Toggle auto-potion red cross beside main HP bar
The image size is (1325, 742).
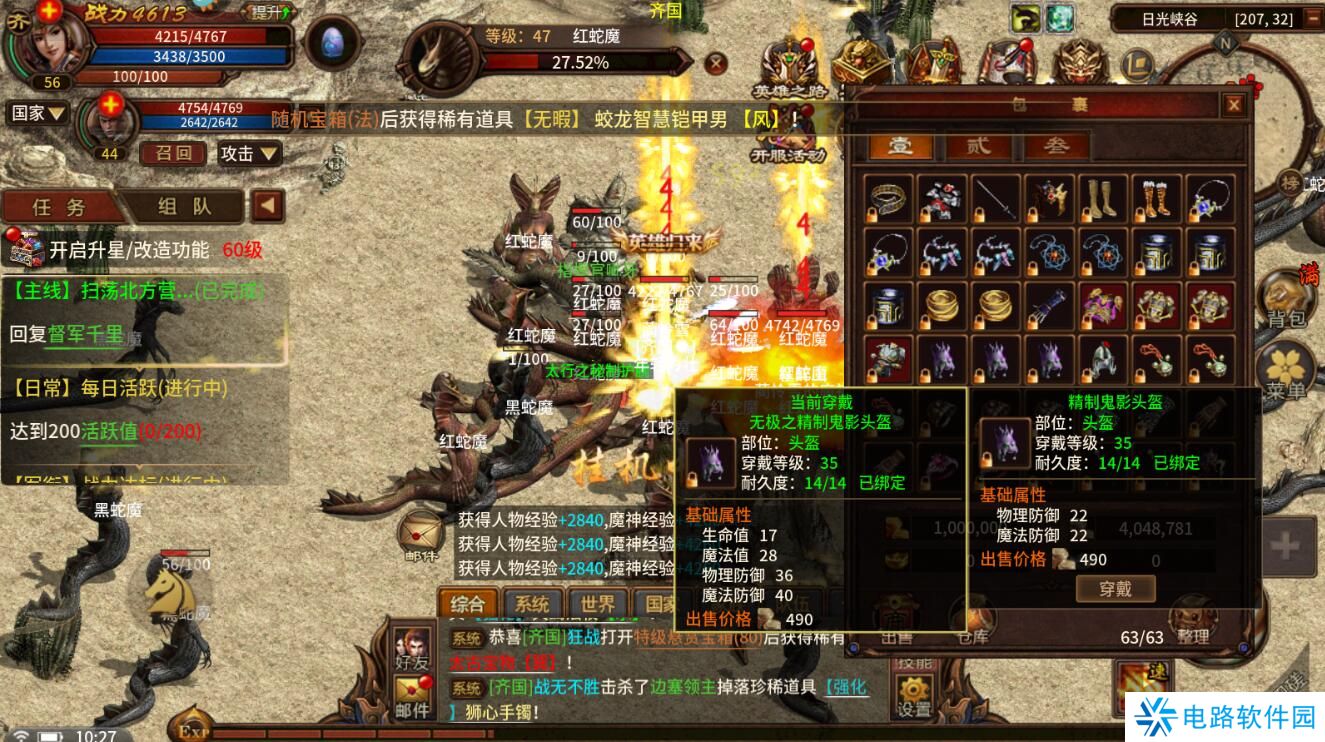[48, 12]
